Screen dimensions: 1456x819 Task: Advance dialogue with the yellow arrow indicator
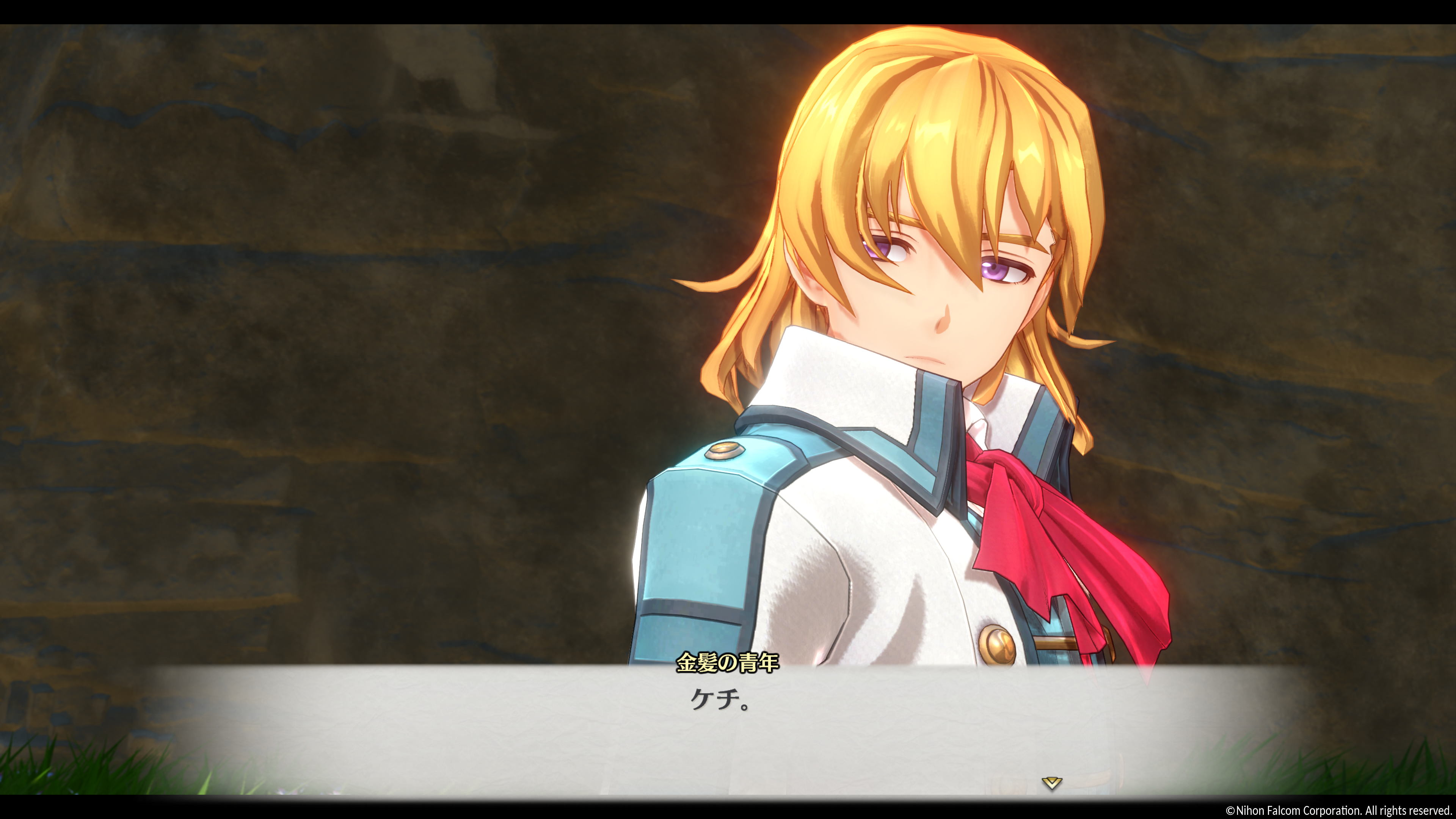pyautogui.click(x=1051, y=783)
